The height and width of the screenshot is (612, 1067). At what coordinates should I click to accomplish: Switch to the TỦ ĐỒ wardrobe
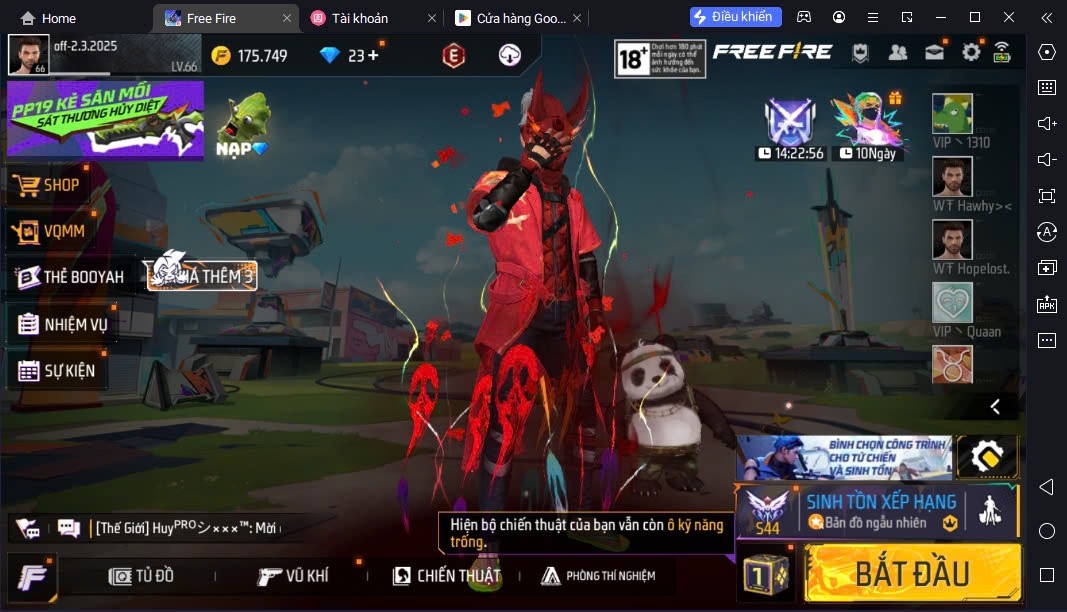(x=142, y=575)
